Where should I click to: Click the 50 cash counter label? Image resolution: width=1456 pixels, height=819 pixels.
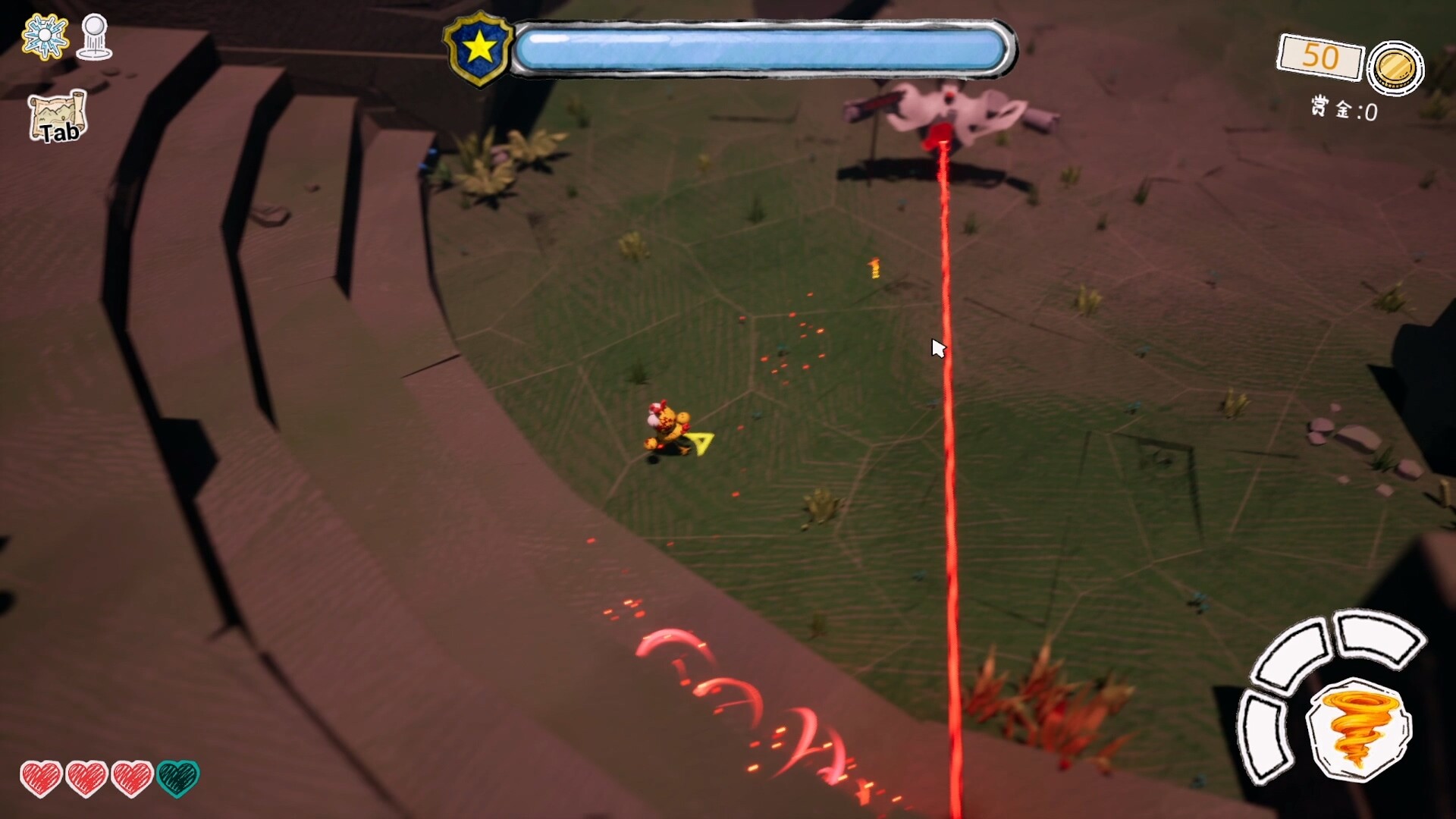pyautogui.click(x=1321, y=57)
